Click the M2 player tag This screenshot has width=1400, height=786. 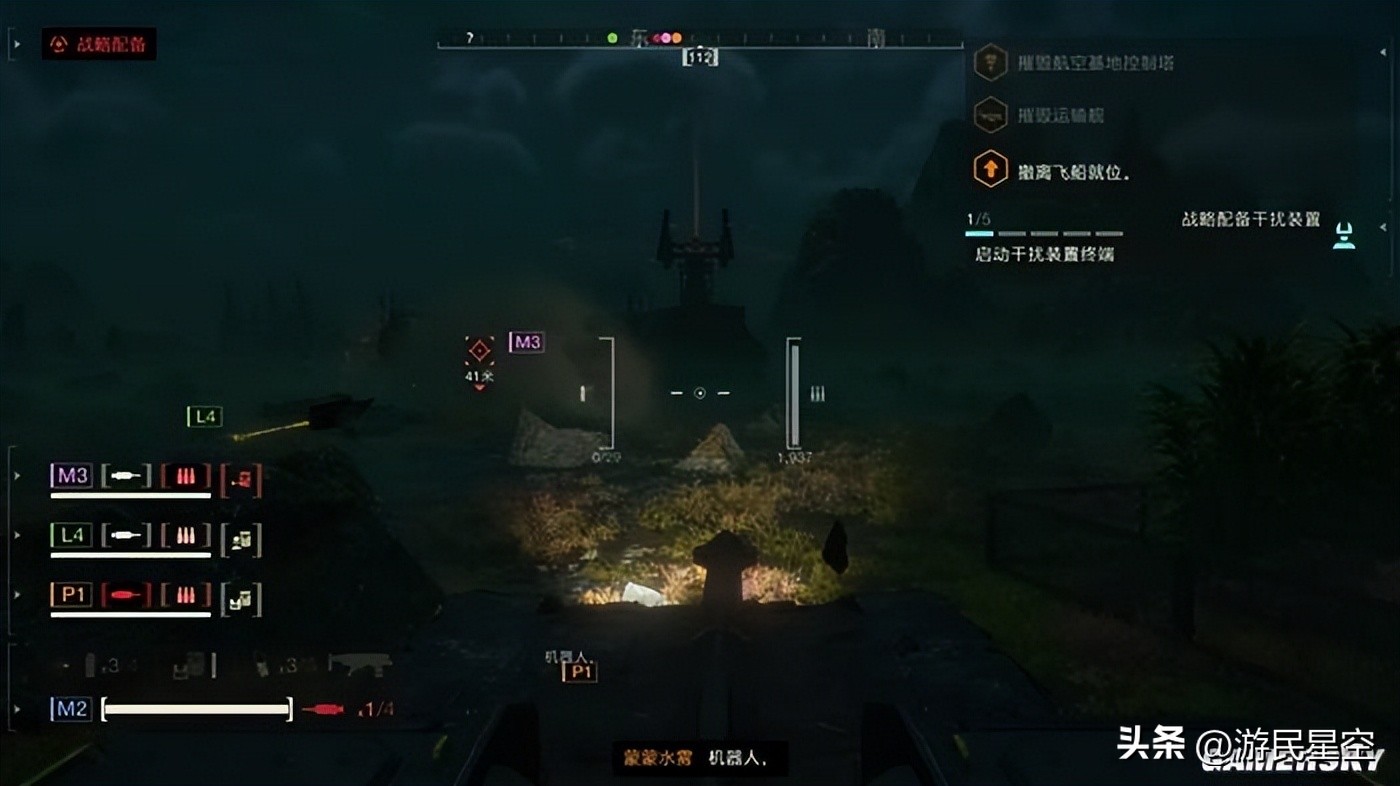click(71, 710)
